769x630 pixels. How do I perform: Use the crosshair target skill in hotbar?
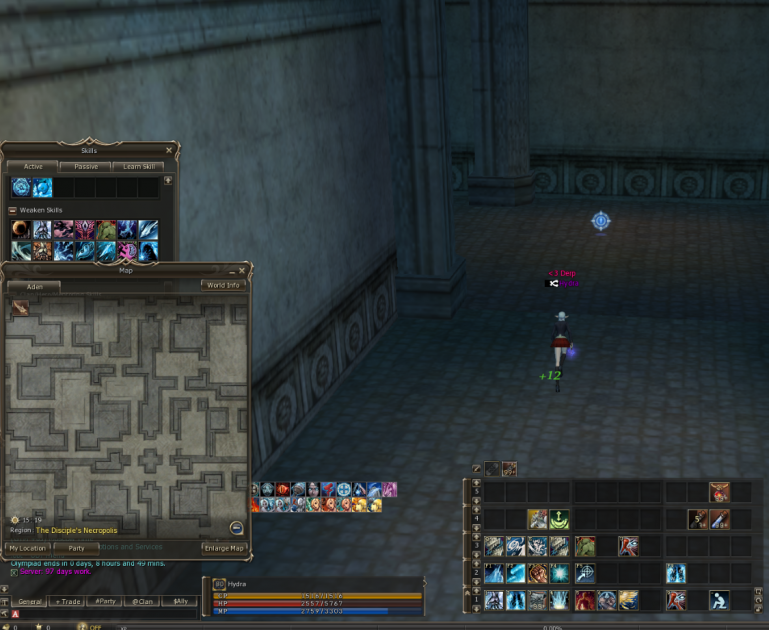(x=586, y=573)
